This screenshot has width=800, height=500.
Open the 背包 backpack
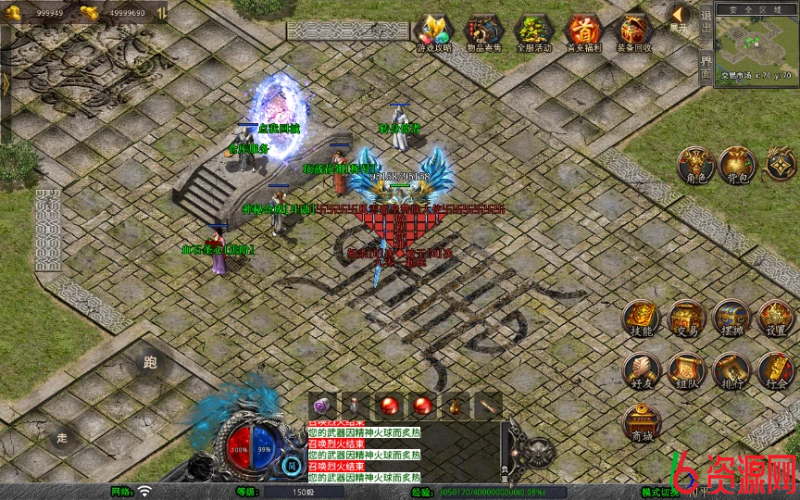point(739,165)
